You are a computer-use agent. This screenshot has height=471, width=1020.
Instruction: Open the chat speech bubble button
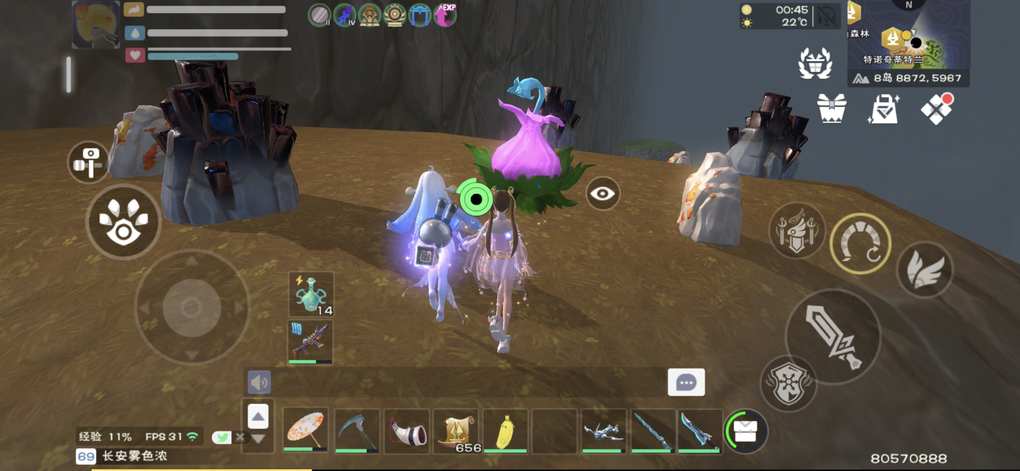(x=686, y=382)
